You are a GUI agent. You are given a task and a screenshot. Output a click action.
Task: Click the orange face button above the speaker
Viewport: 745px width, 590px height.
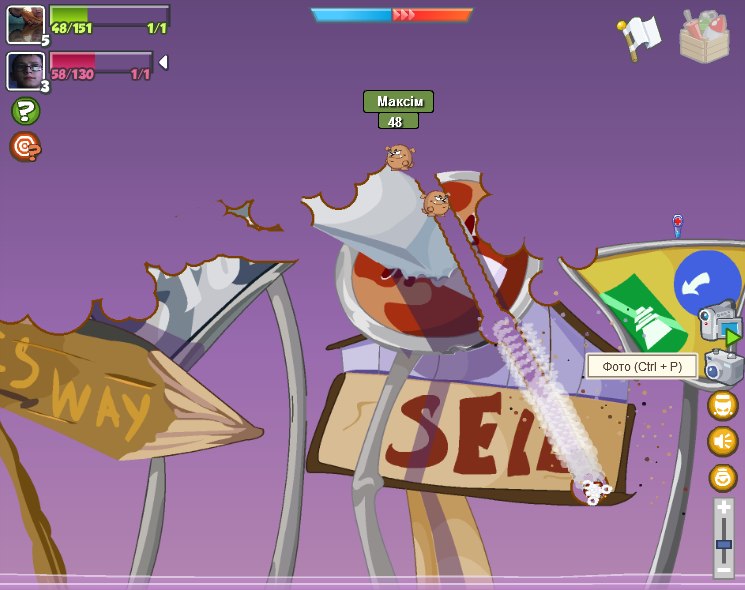(723, 405)
